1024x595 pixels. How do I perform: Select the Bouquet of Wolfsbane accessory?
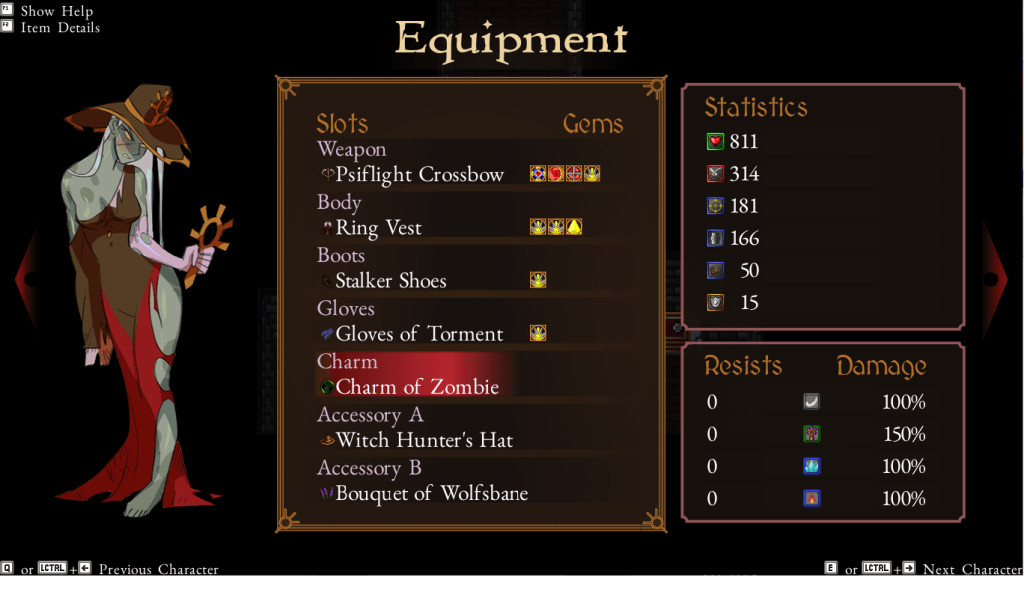432,493
